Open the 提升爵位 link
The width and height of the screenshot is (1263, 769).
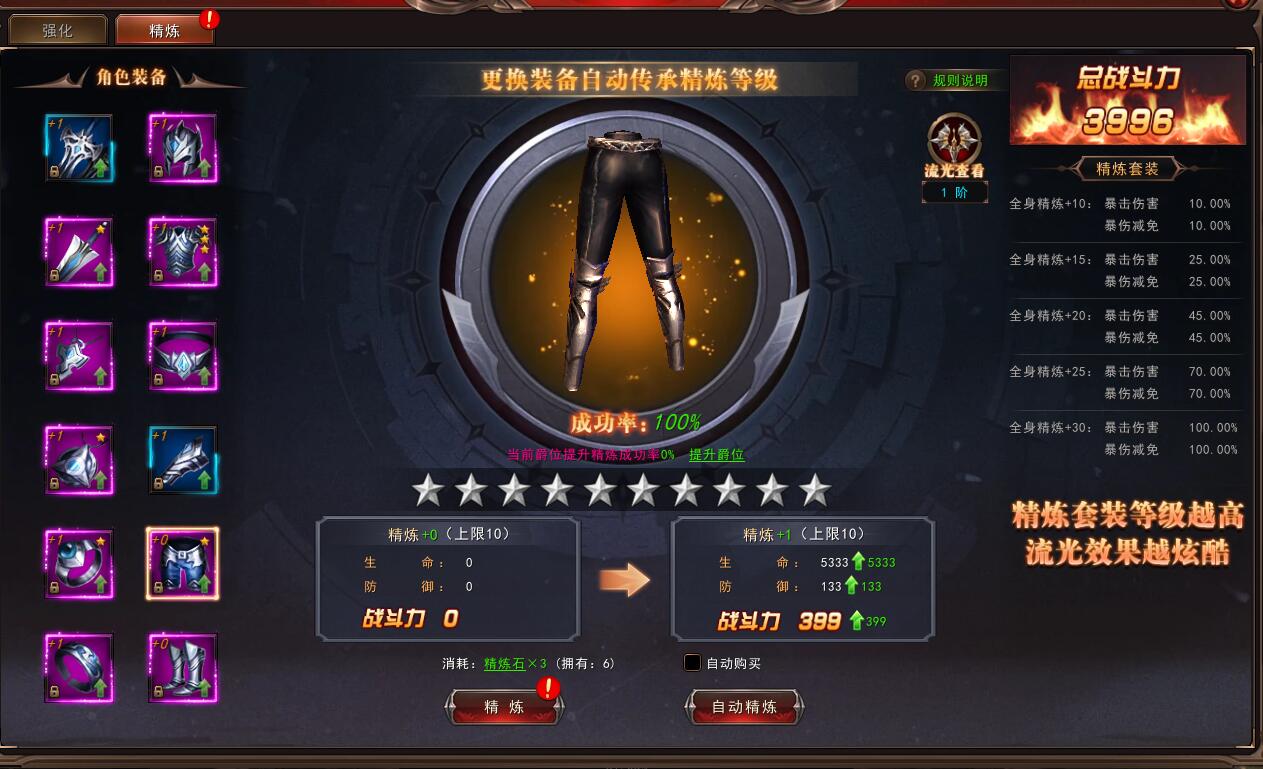click(716, 455)
